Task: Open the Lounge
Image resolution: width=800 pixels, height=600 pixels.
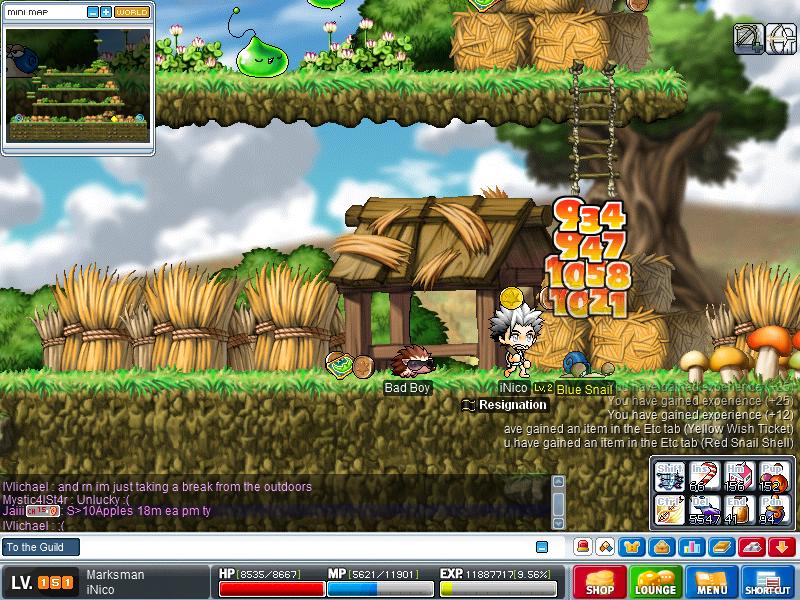Action: [656, 582]
